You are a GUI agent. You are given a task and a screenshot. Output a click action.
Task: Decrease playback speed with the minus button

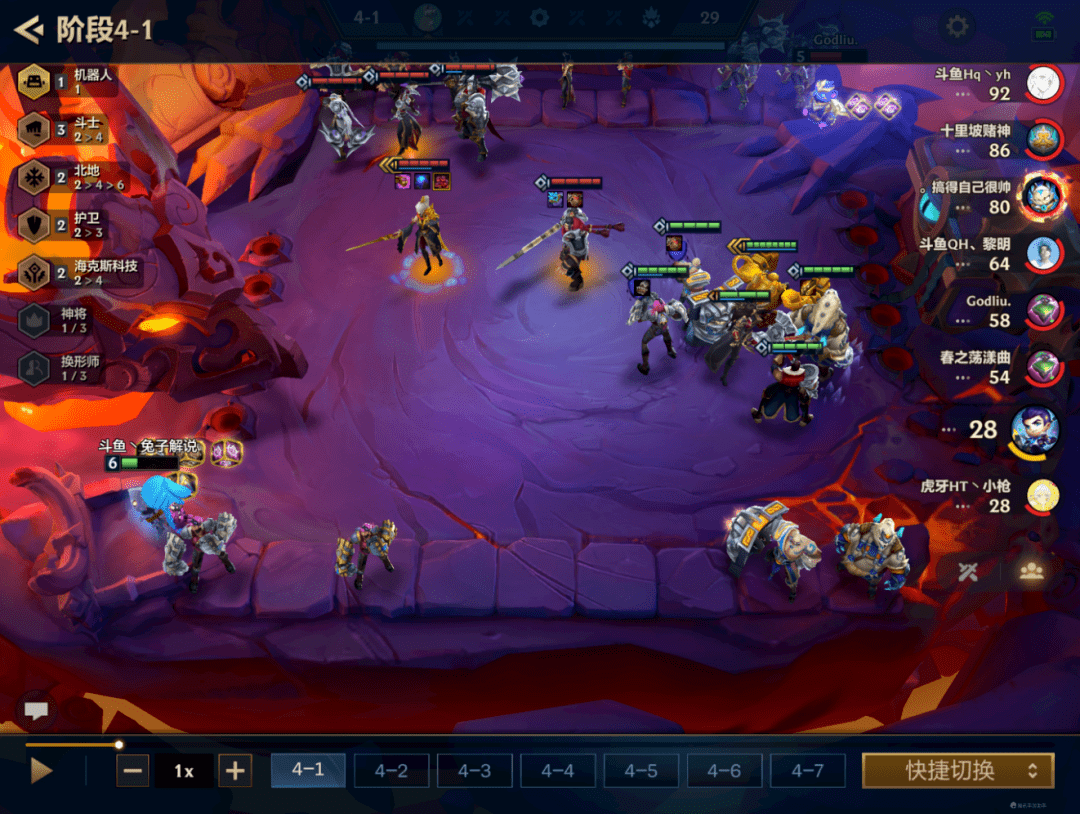[x=133, y=771]
